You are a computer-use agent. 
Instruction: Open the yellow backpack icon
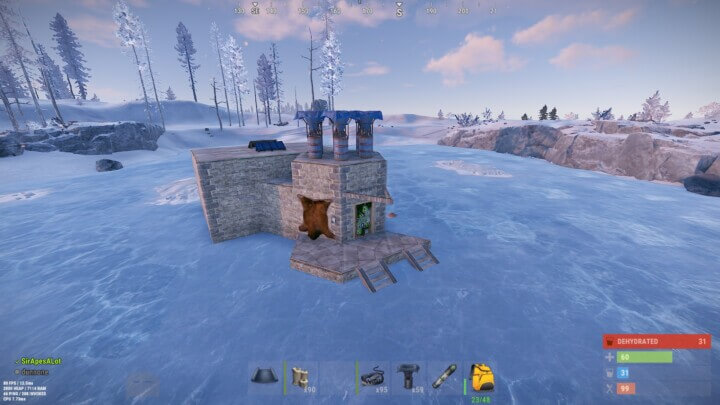point(481,377)
